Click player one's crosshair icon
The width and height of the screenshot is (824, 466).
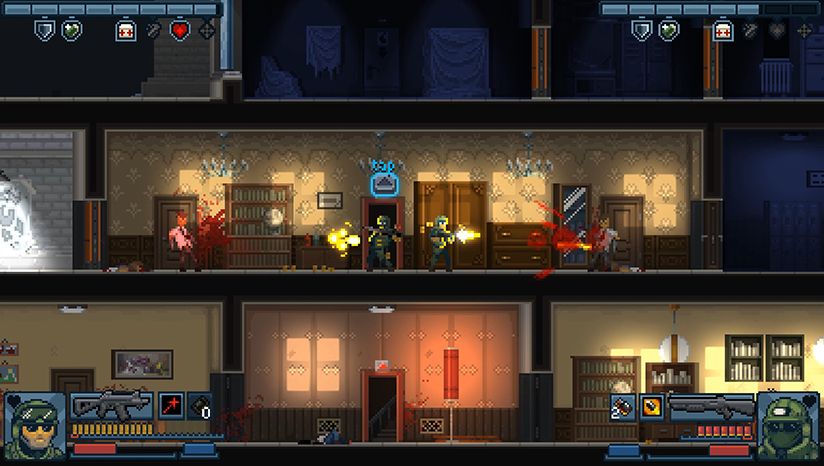click(x=207, y=30)
